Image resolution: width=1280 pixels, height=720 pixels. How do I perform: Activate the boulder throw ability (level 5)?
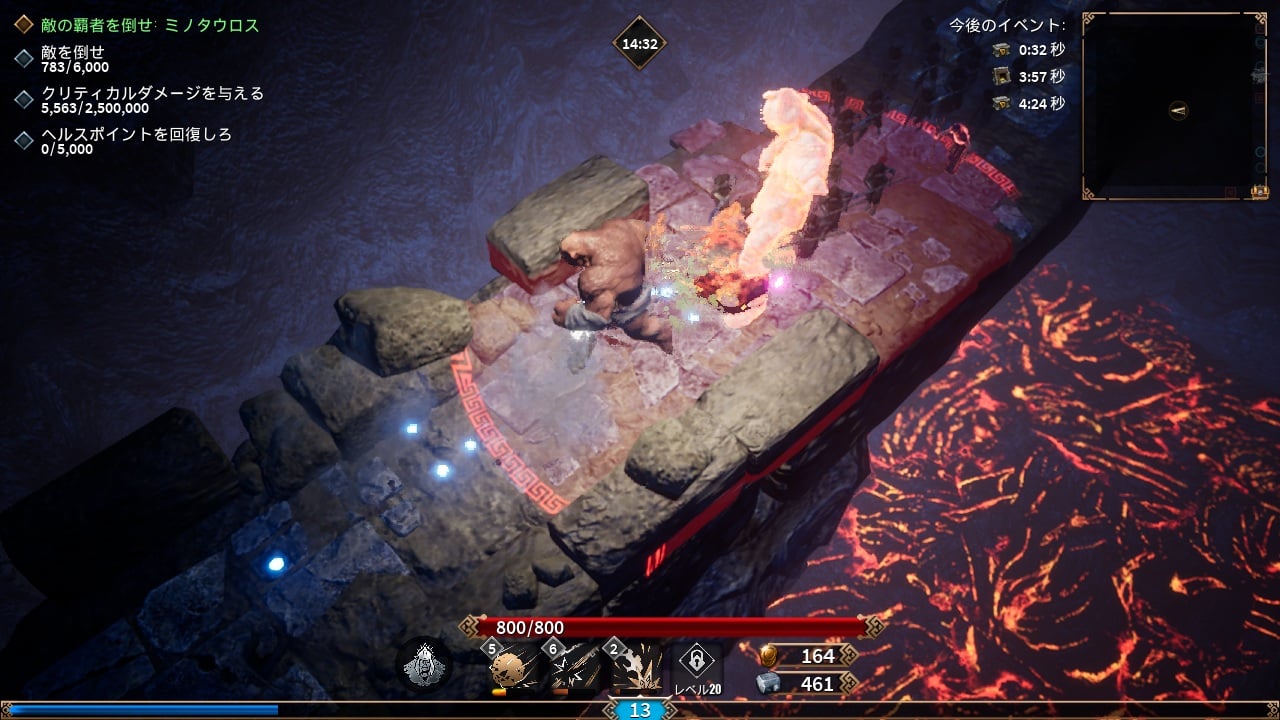point(514,667)
